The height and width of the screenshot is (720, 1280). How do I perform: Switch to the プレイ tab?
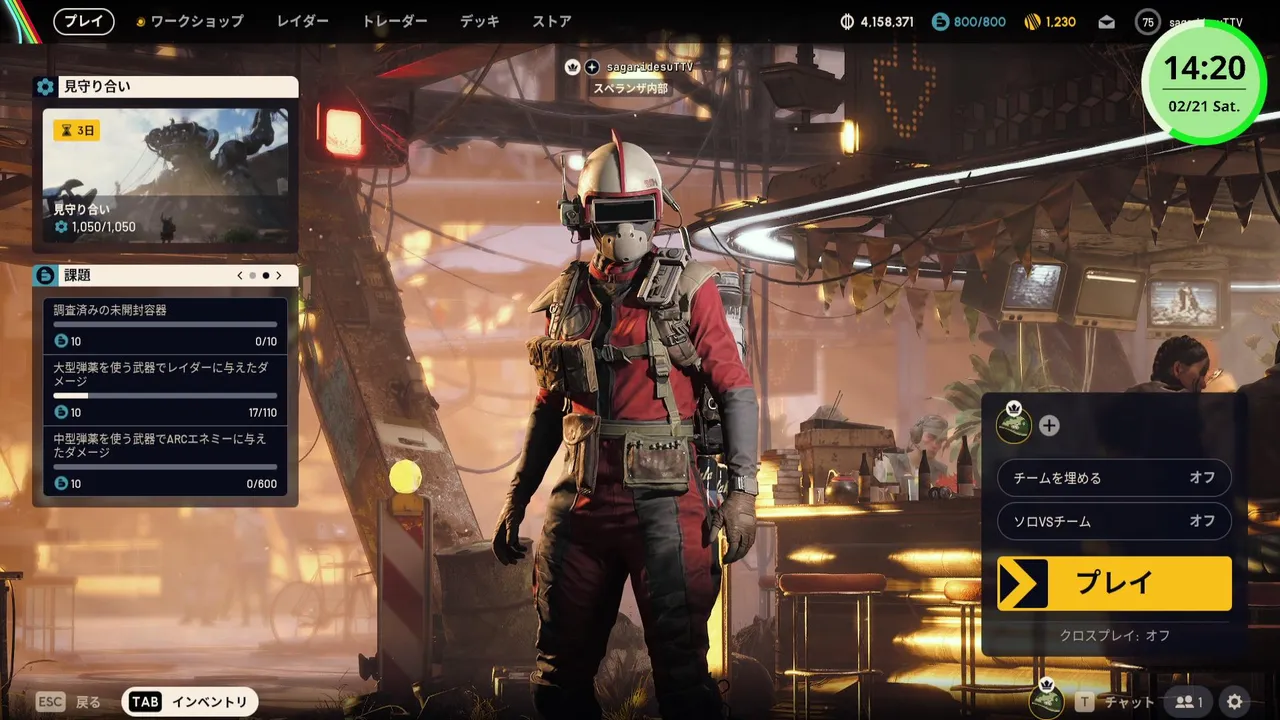click(84, 21)
